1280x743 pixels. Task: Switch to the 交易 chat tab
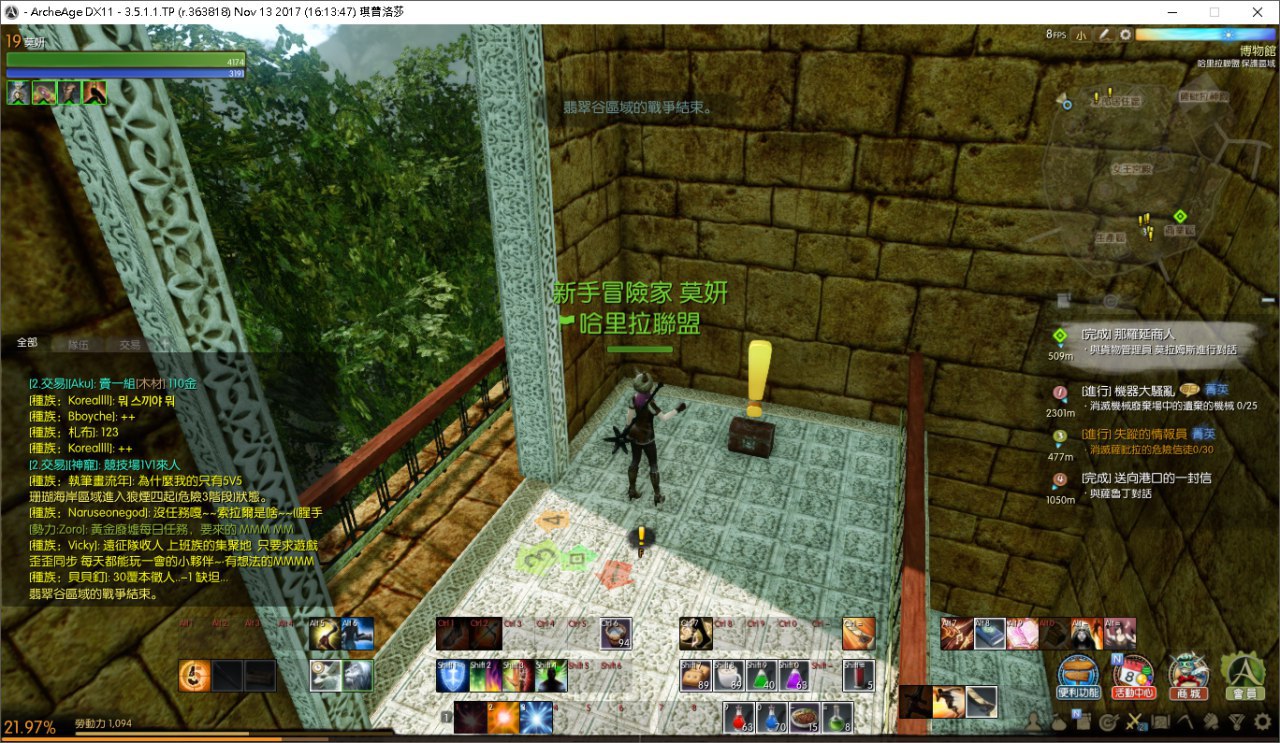click(130, 344)
